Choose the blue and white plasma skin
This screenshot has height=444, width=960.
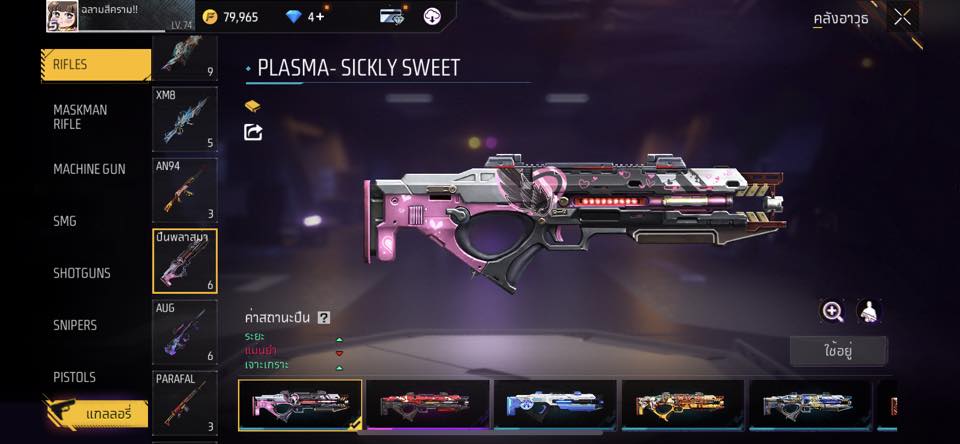tap(555, 404)
